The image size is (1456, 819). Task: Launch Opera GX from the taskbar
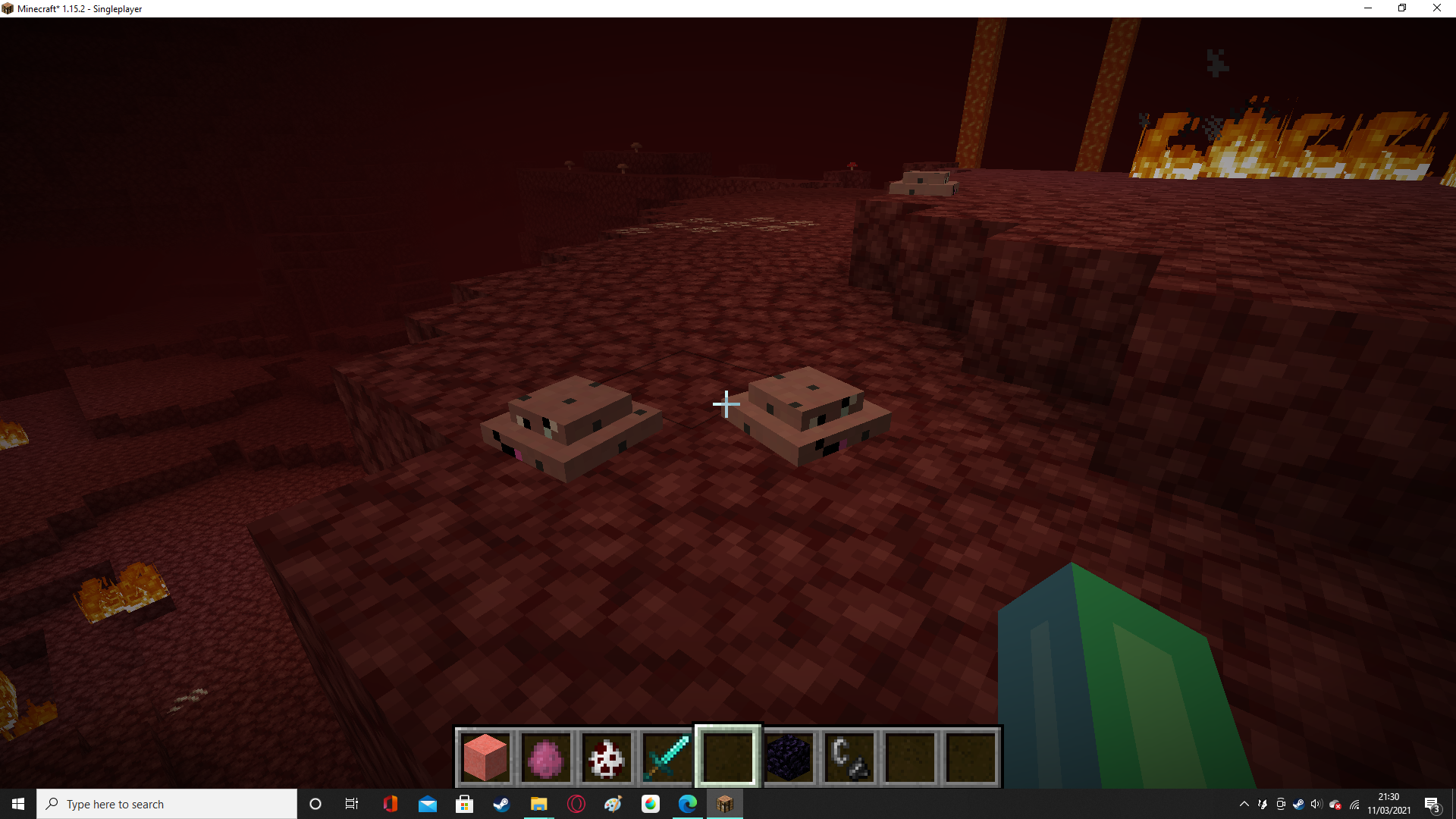576,804
